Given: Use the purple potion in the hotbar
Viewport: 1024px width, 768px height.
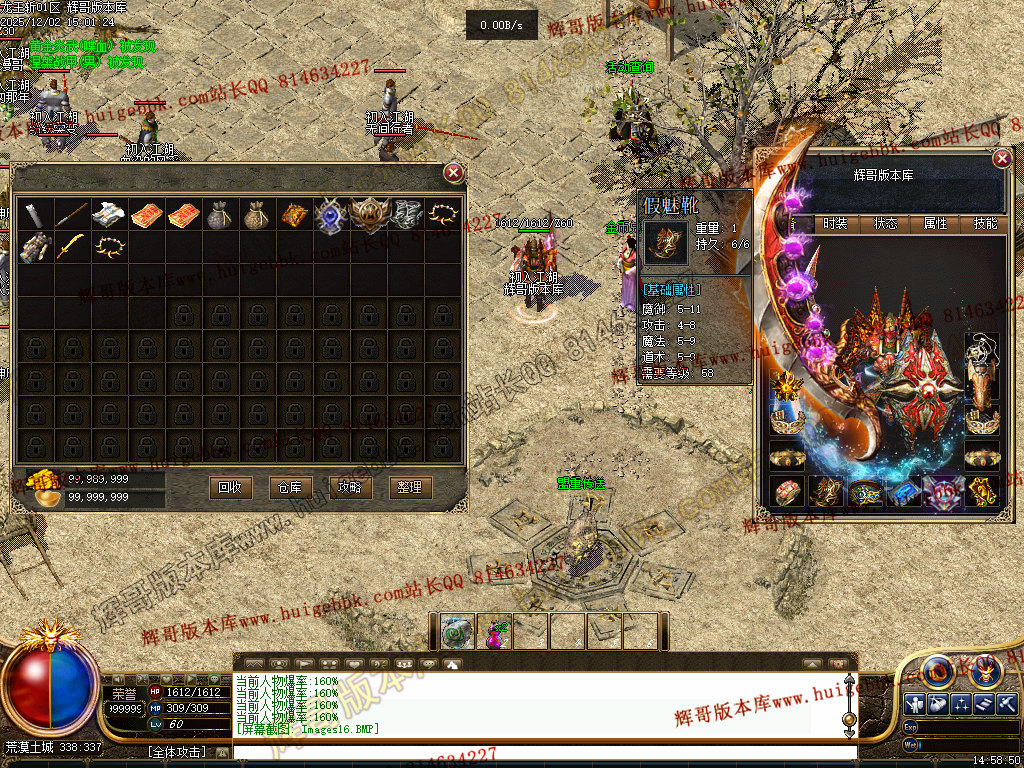Looking at the screenshot, I should [x=494, y=632].
